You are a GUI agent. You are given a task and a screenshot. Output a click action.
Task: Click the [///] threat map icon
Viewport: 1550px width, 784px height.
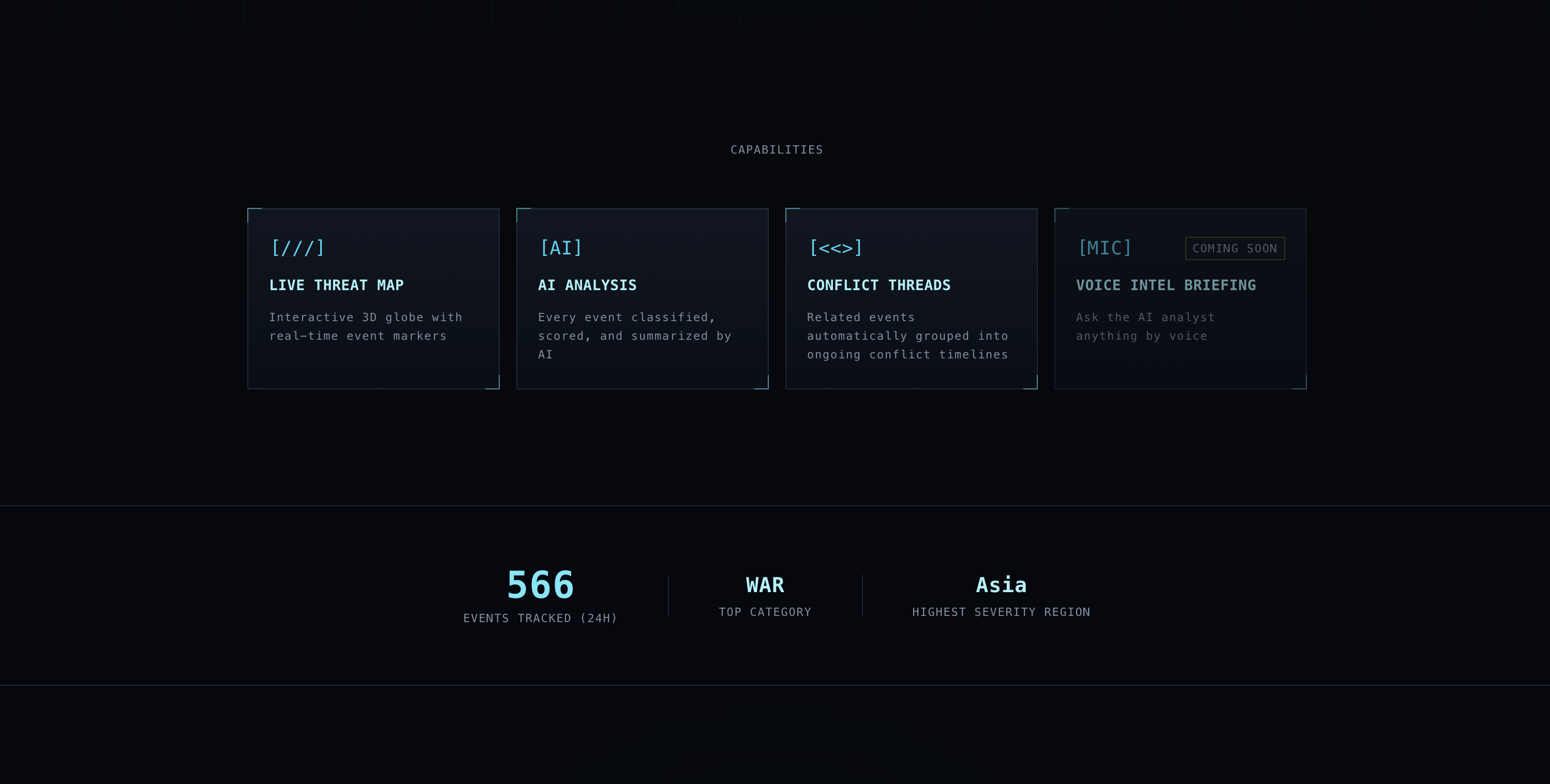(x=297, y=247)
